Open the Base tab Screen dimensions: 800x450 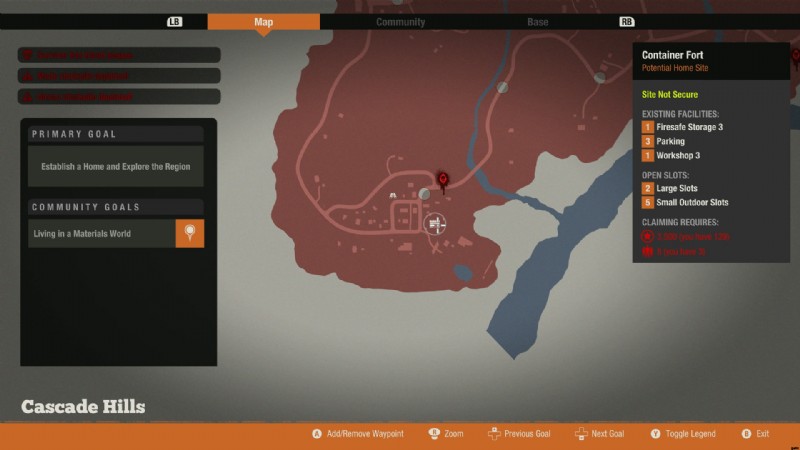click(x=537, y=22)
